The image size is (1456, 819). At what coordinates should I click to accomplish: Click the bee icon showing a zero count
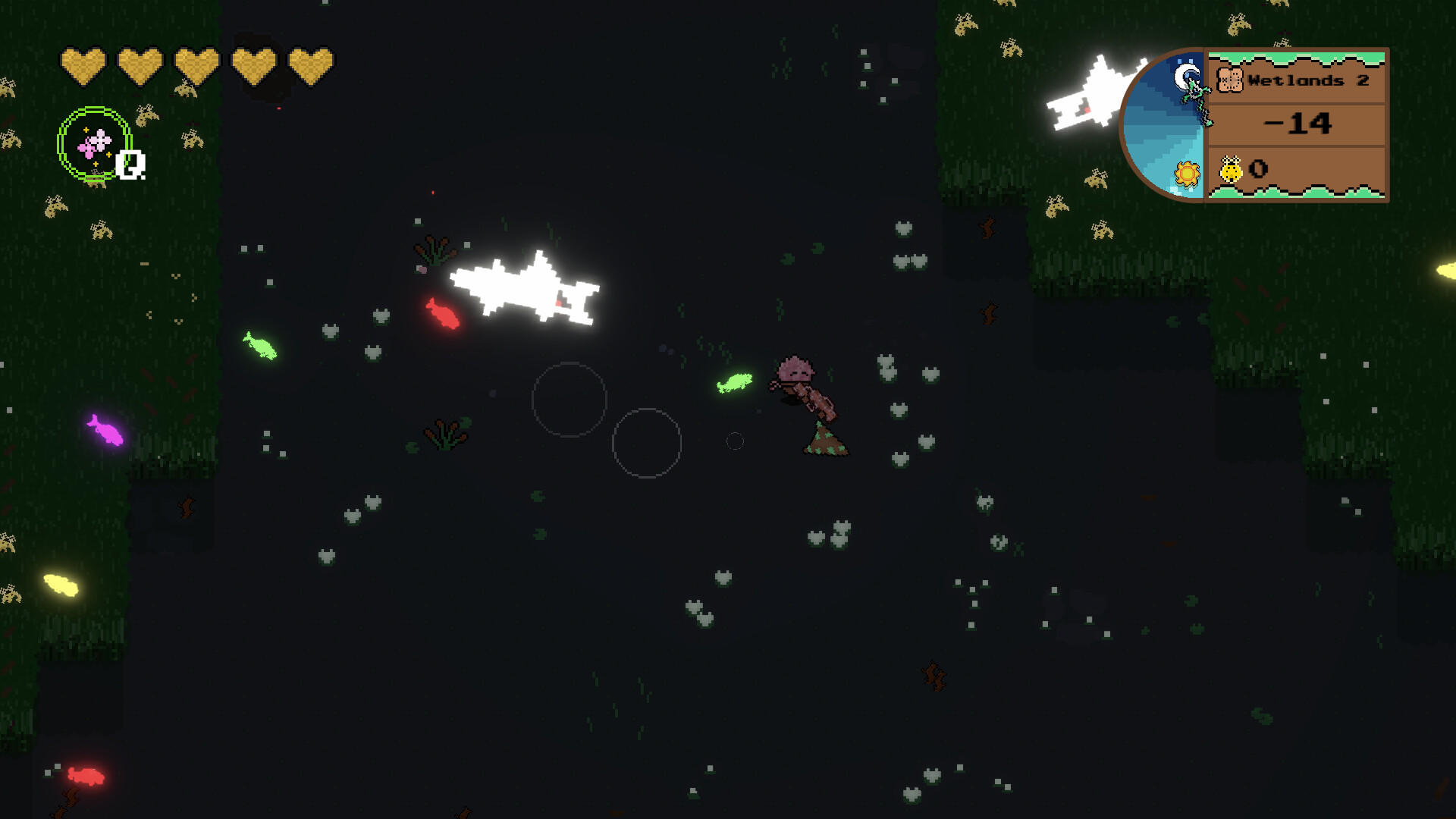1230,168
